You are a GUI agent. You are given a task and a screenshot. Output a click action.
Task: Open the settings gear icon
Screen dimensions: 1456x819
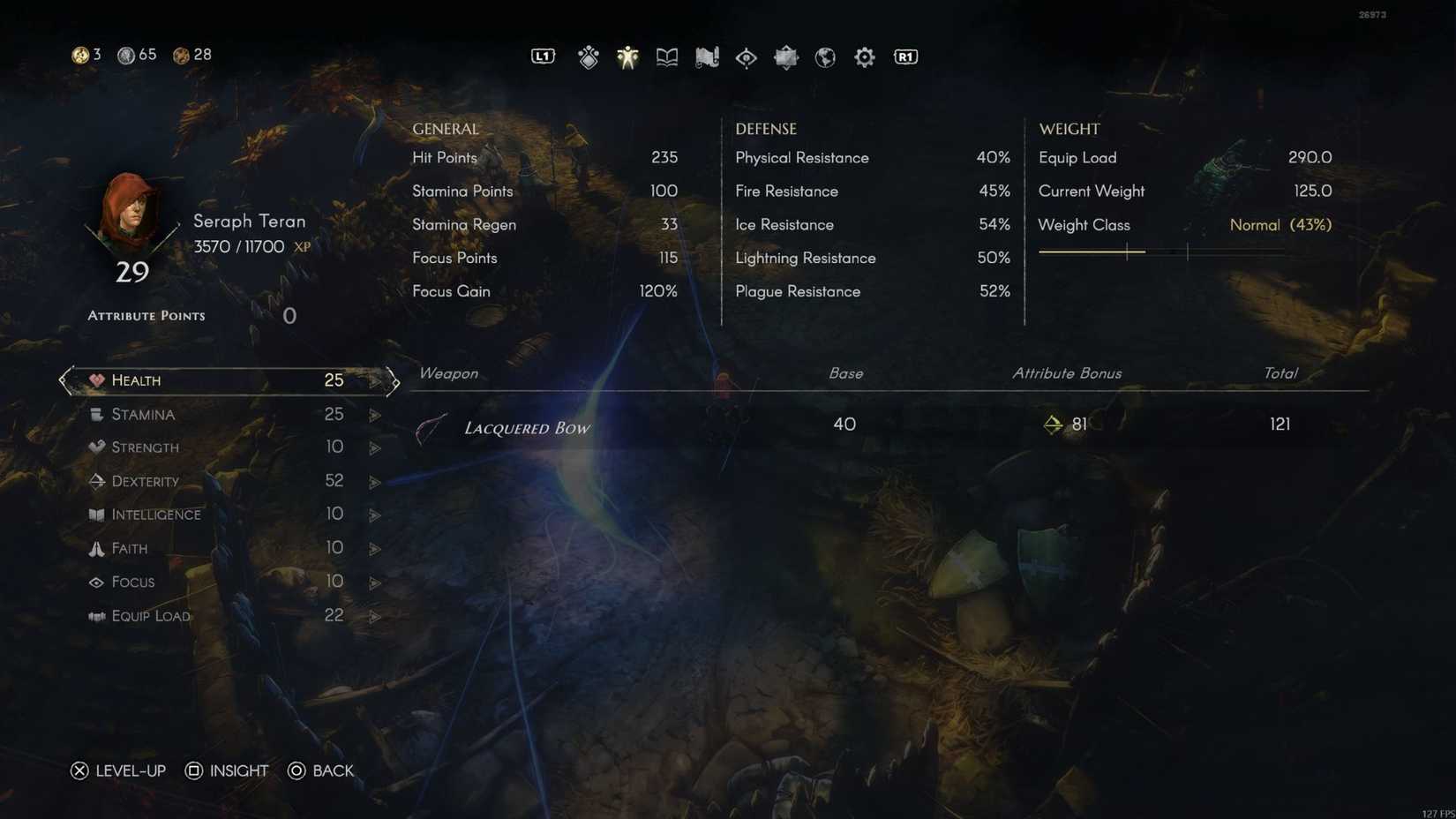(864, 56)
